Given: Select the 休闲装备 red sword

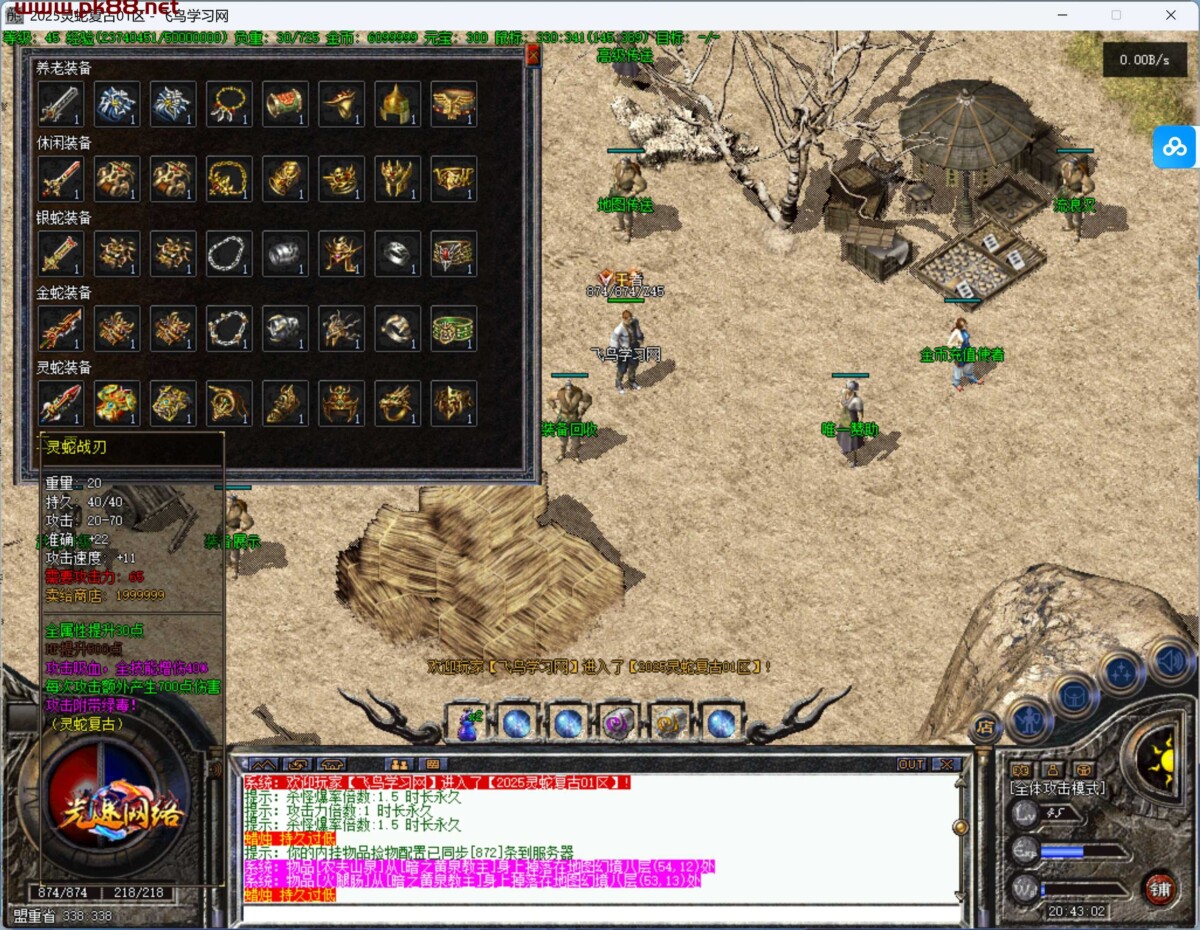Looking at the screenshot, I should coord(60,179).
